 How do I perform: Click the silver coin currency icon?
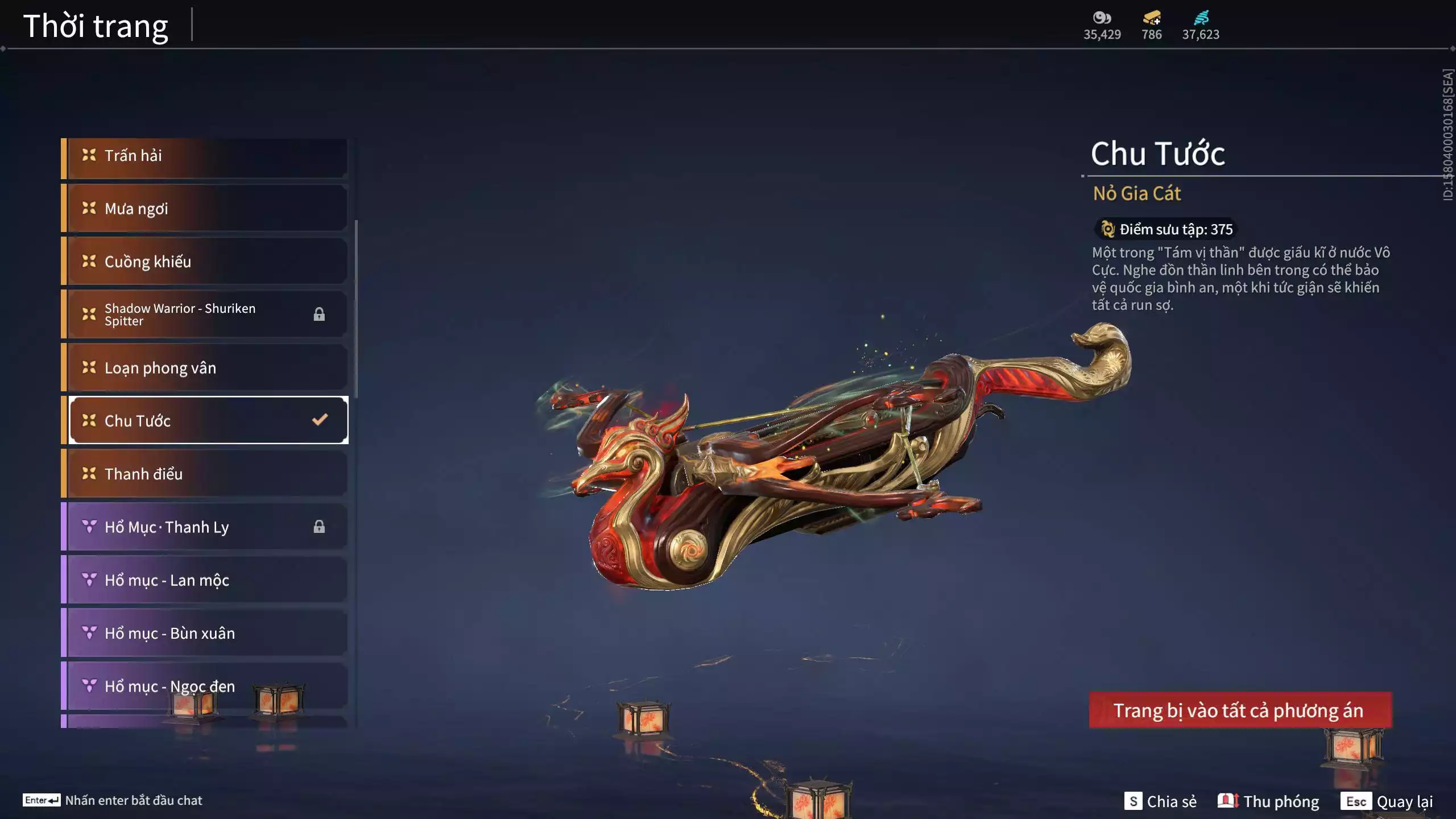point(1102,18)
